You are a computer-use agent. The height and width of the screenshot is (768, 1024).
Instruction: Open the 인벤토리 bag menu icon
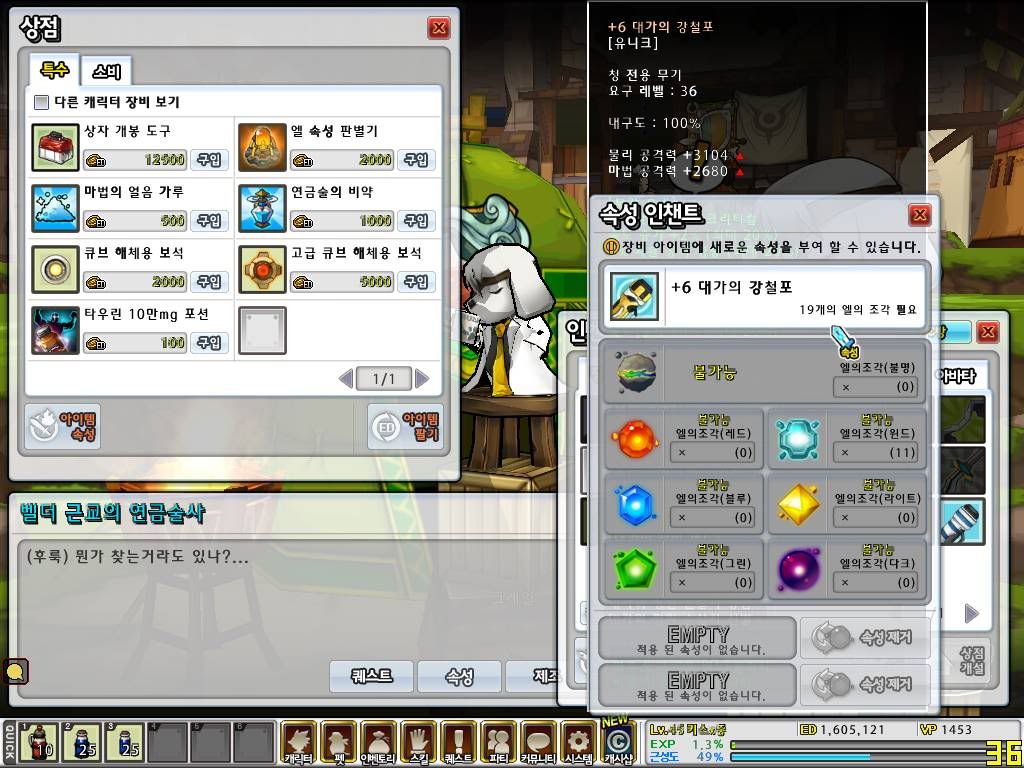[x=379, y=743]
